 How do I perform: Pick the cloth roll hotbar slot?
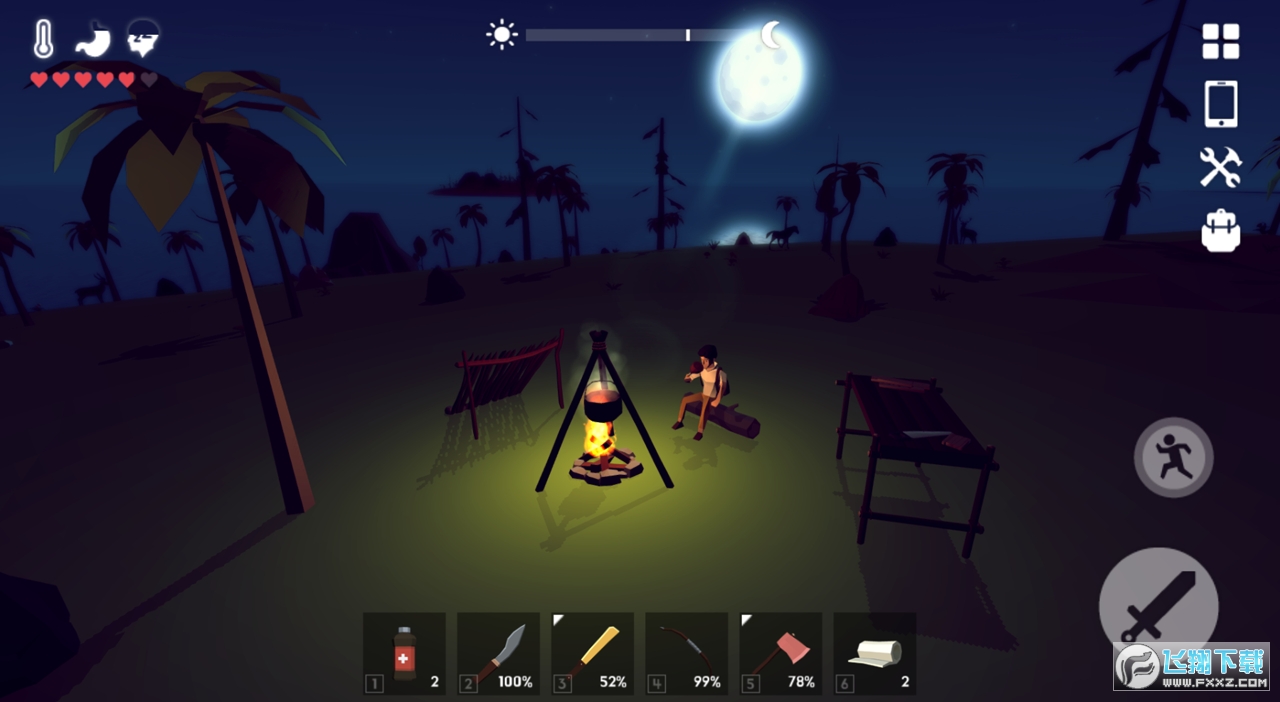[x=874, y=654]
